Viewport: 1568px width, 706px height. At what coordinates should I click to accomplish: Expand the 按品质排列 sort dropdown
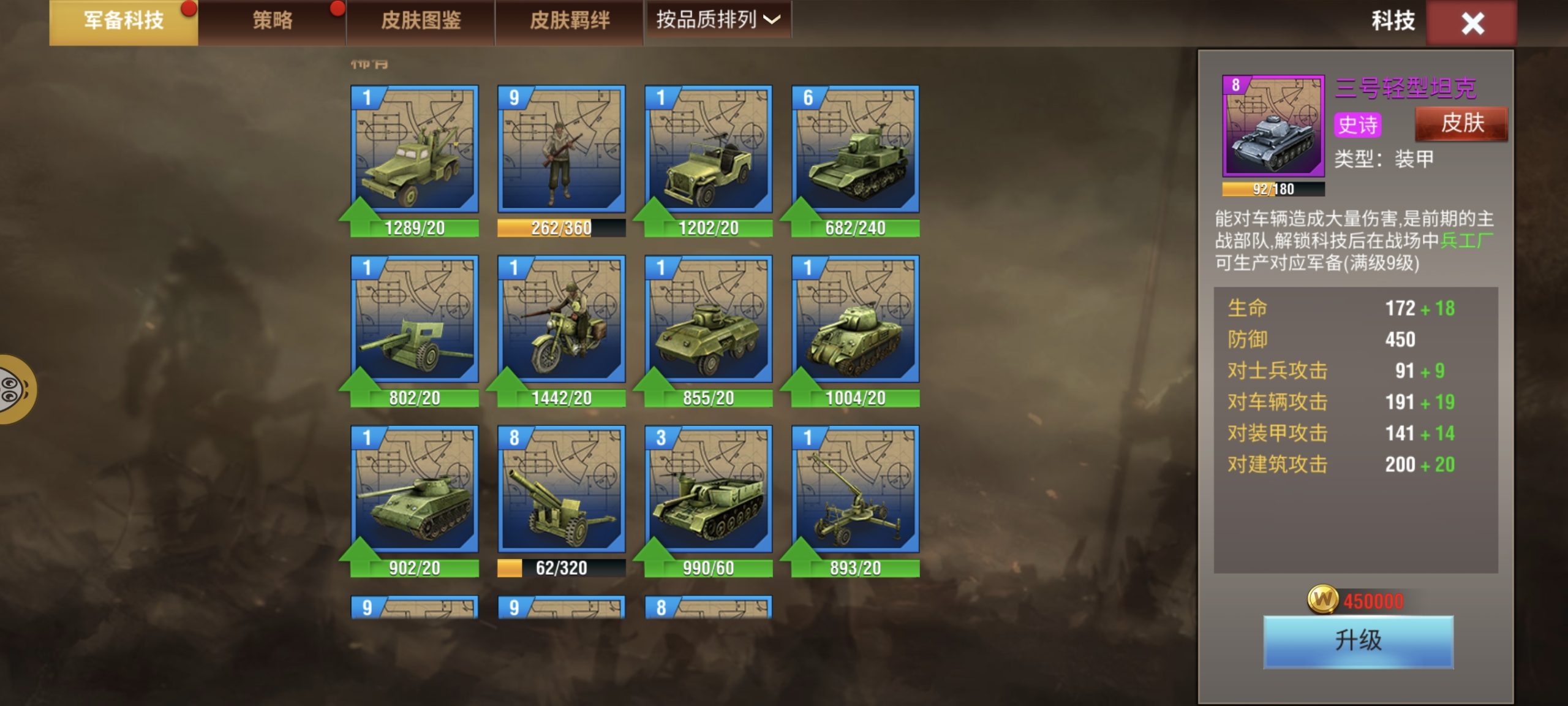click(718, 20)
